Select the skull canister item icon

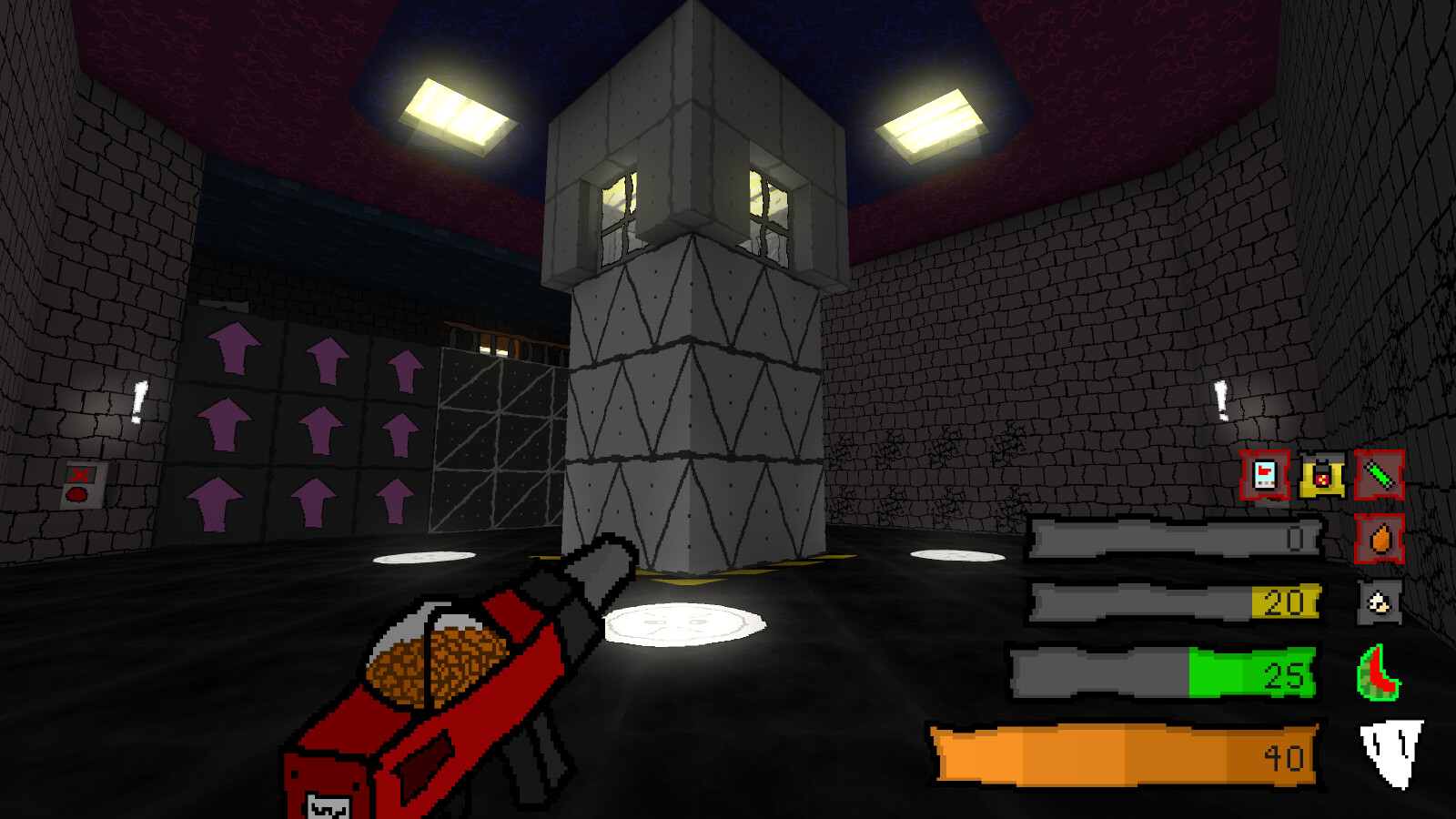point(1380,603)
